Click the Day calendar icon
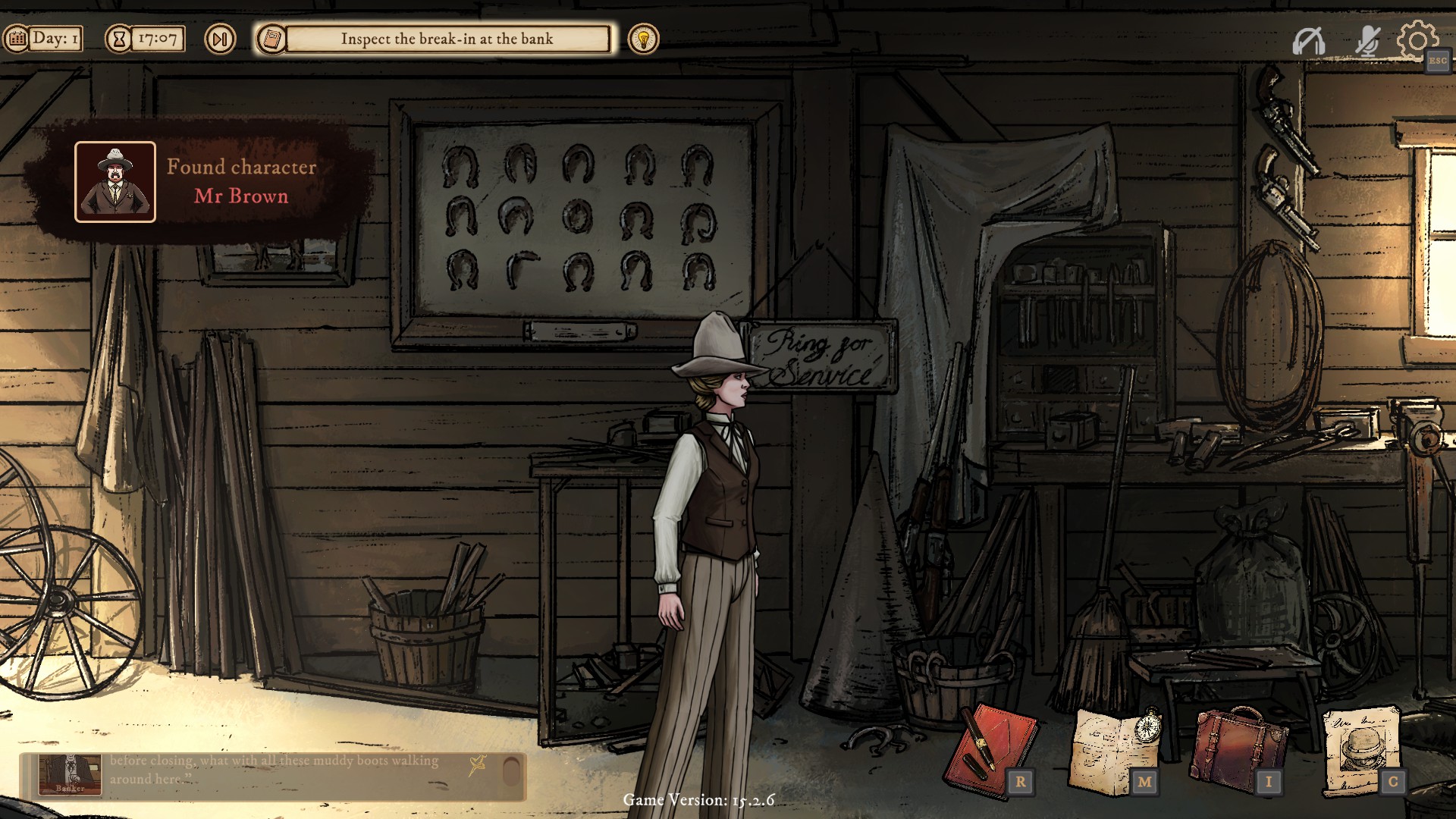The width and height of the screenshot is (1456, 819). click(17, 39)
